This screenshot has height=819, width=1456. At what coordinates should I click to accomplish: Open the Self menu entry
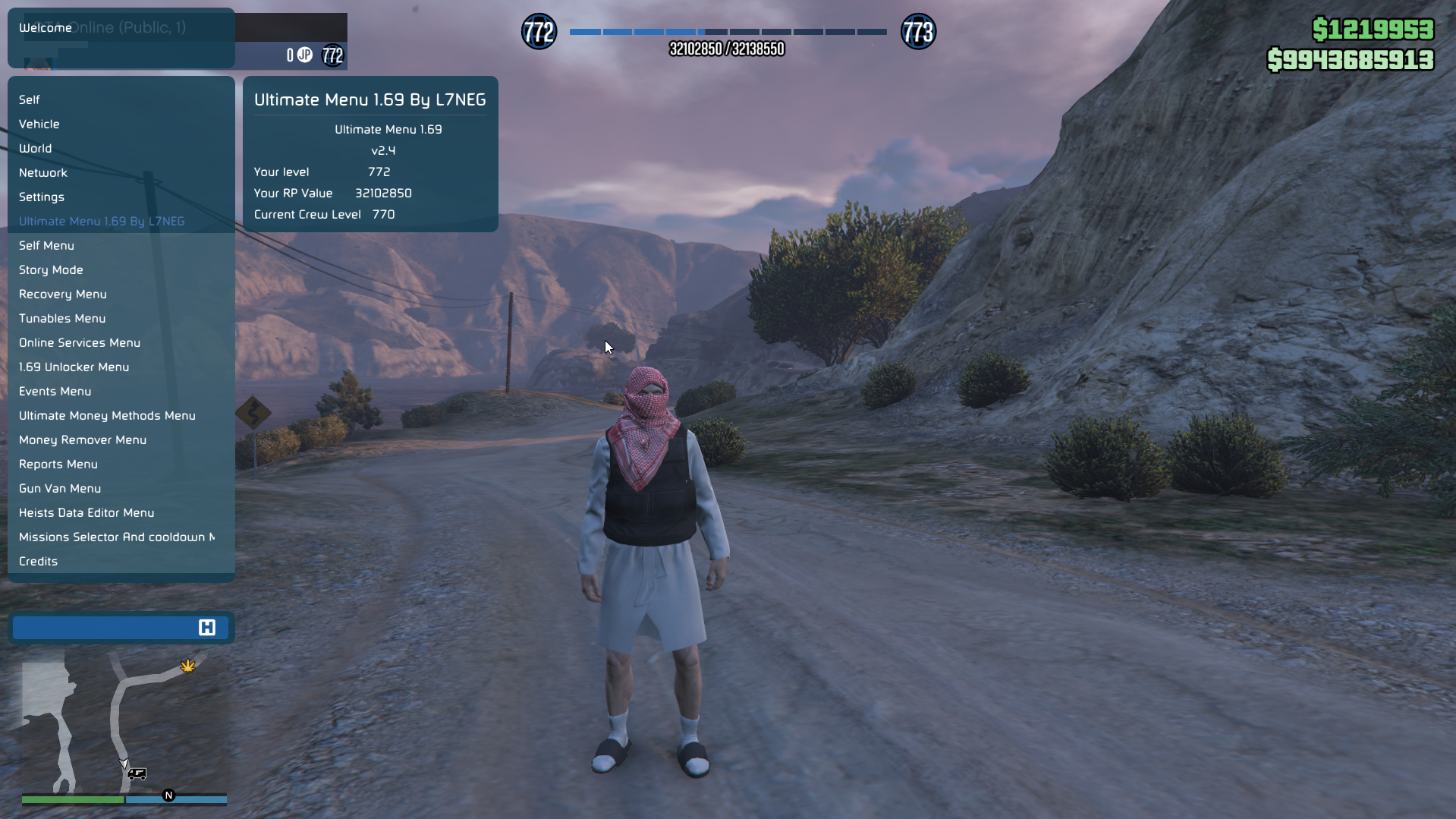point(30,99)
